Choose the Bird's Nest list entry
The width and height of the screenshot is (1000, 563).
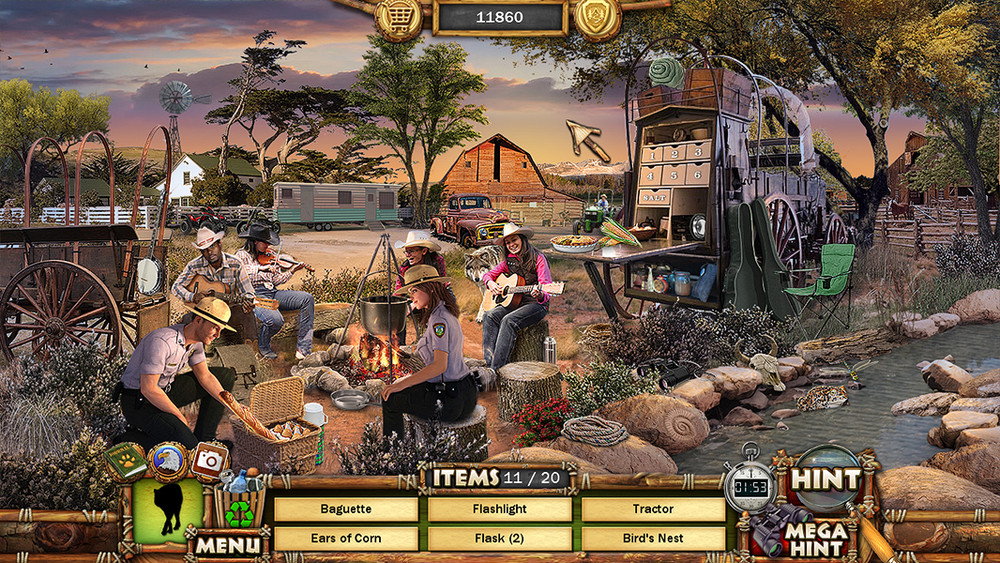(653, 538)
